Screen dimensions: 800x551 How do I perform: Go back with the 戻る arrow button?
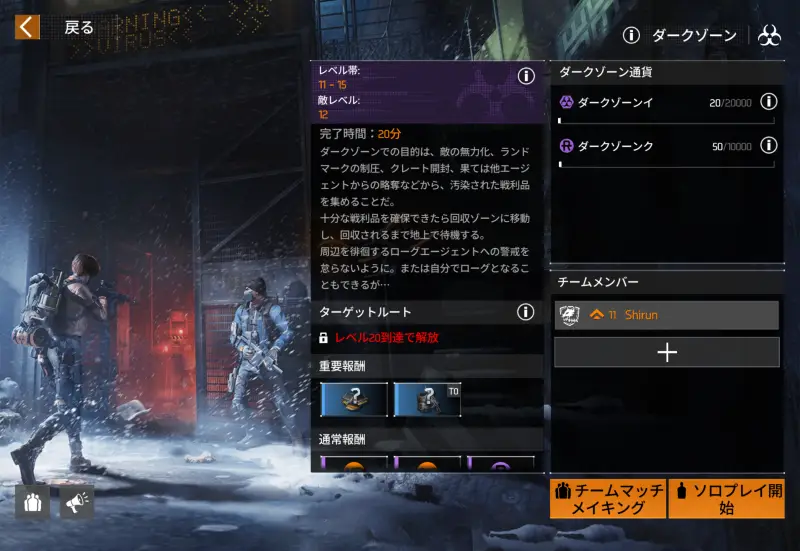28,27
